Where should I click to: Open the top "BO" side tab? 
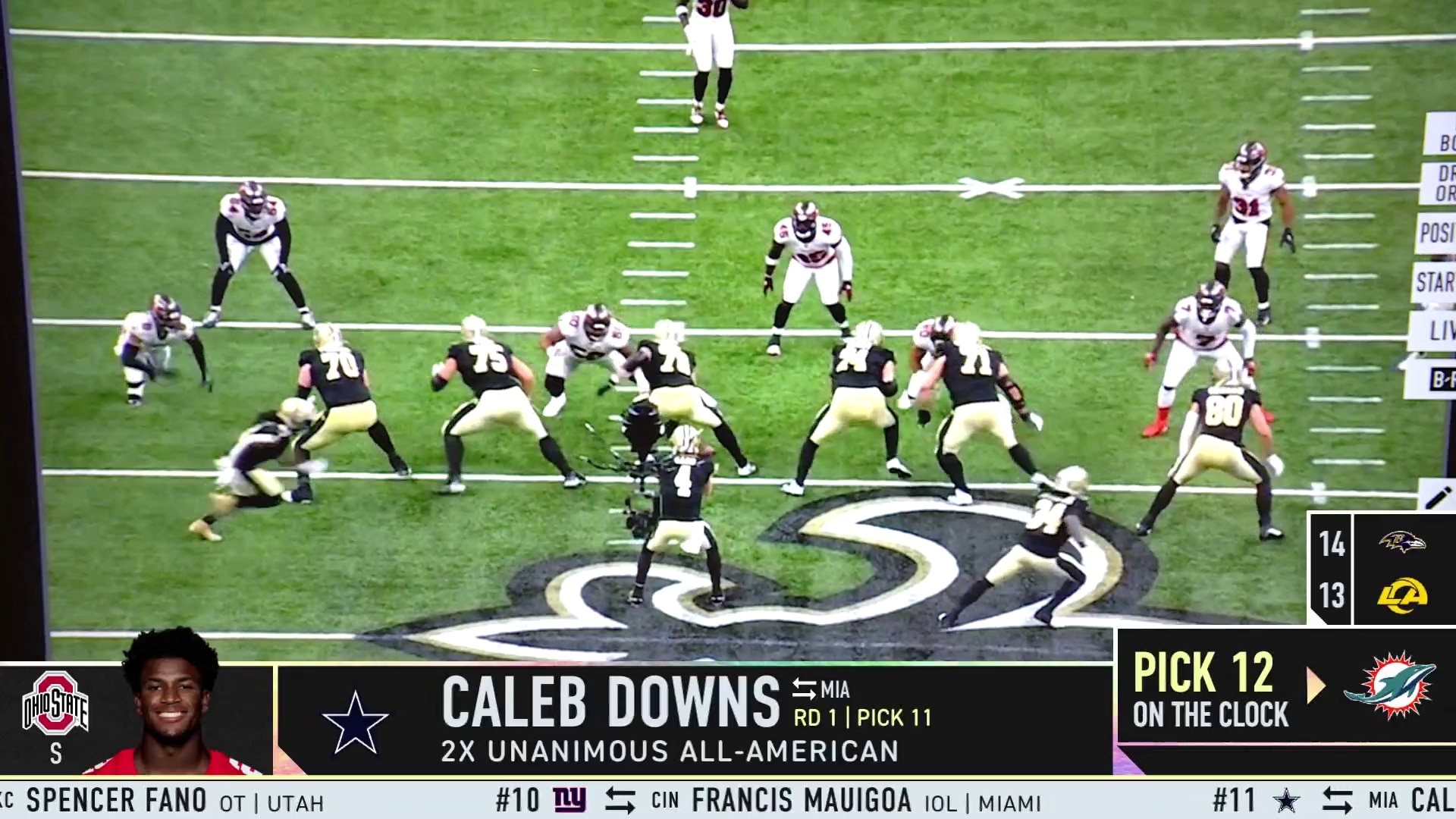coord(1442,138)
